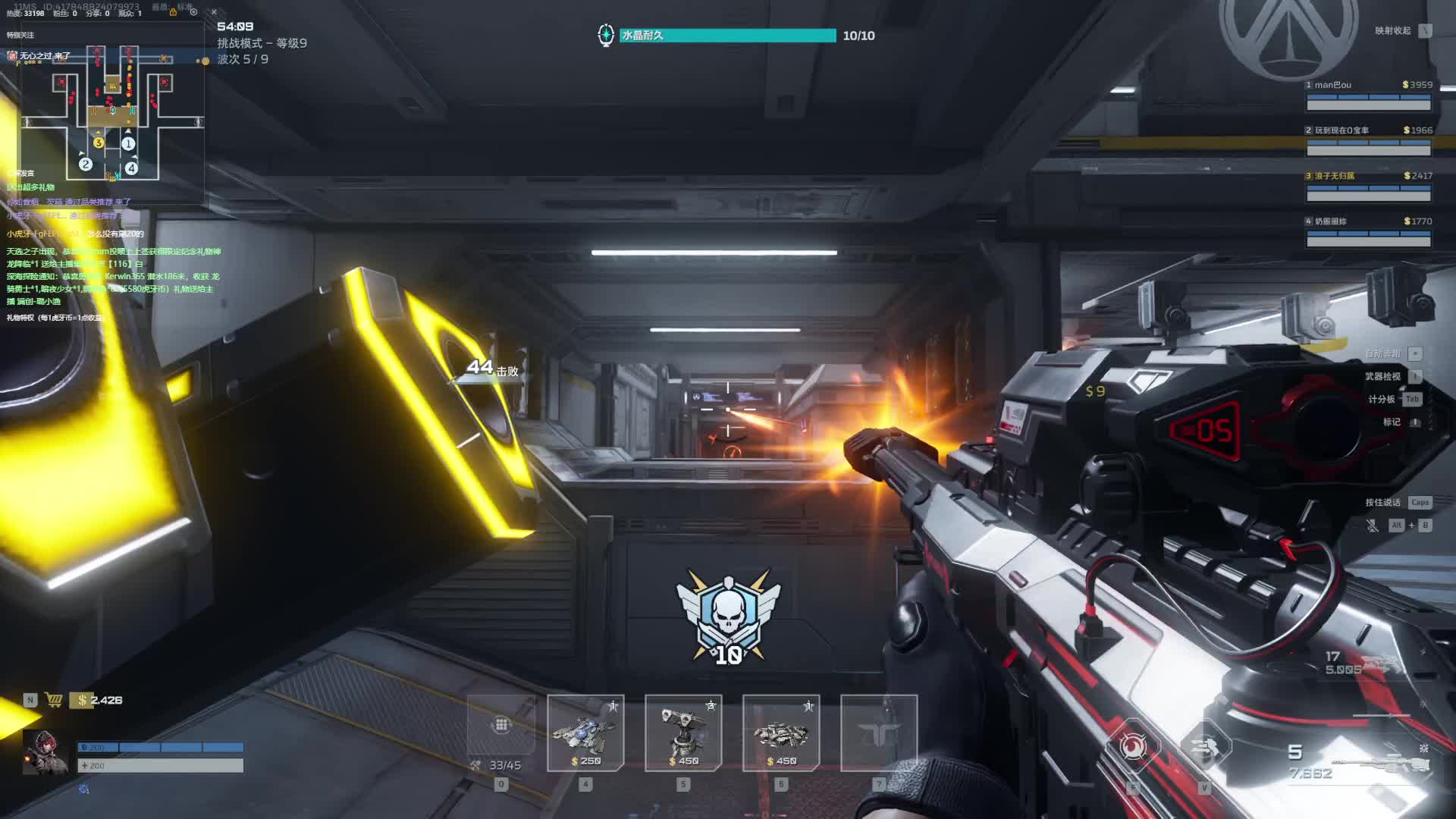Select the $250 blue-orb trap slot

tap(585, 733)
